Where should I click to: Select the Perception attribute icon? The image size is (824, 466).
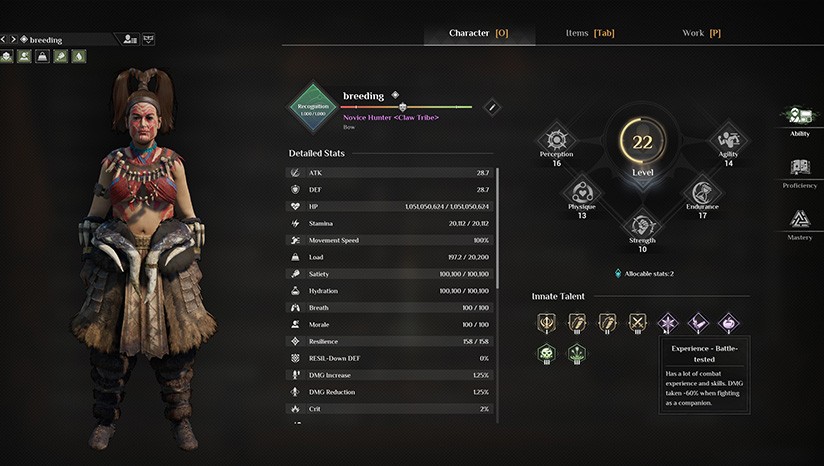coord(557,139)
